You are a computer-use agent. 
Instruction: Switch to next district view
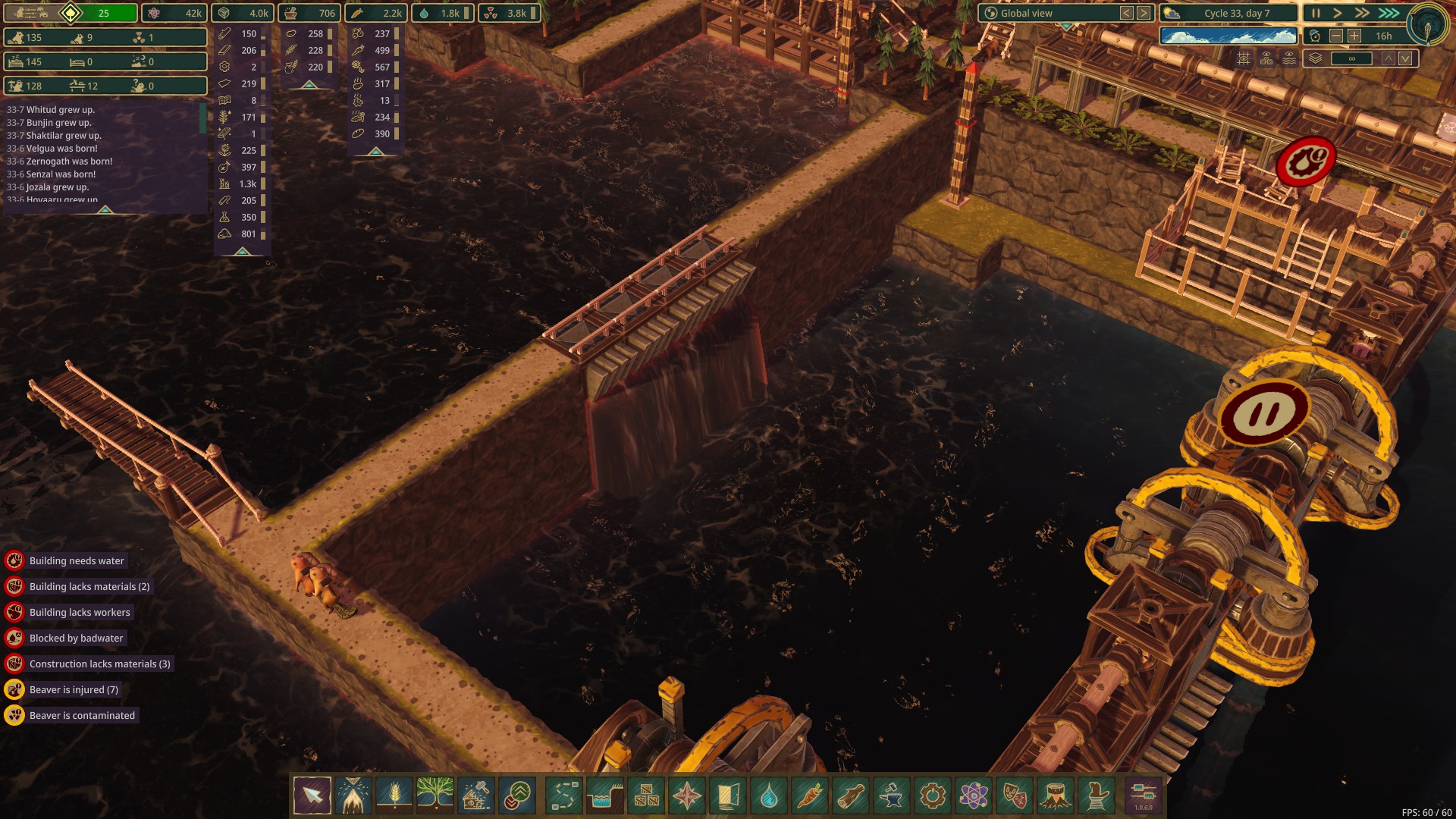click(x=1144, y=13)
